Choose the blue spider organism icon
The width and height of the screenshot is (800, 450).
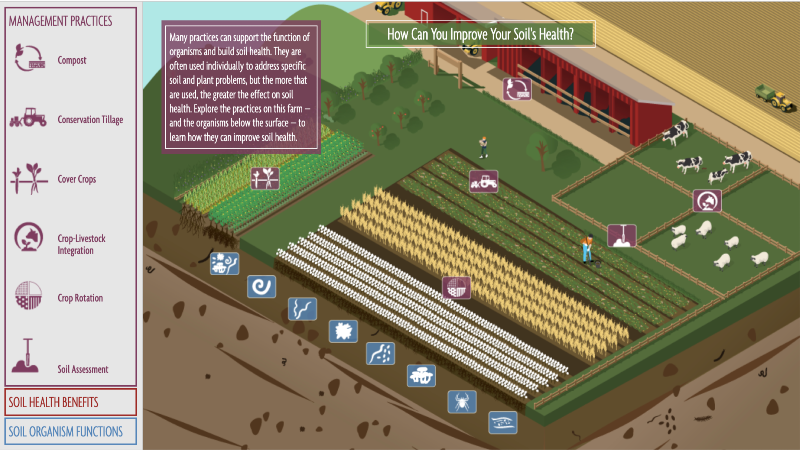462,402
